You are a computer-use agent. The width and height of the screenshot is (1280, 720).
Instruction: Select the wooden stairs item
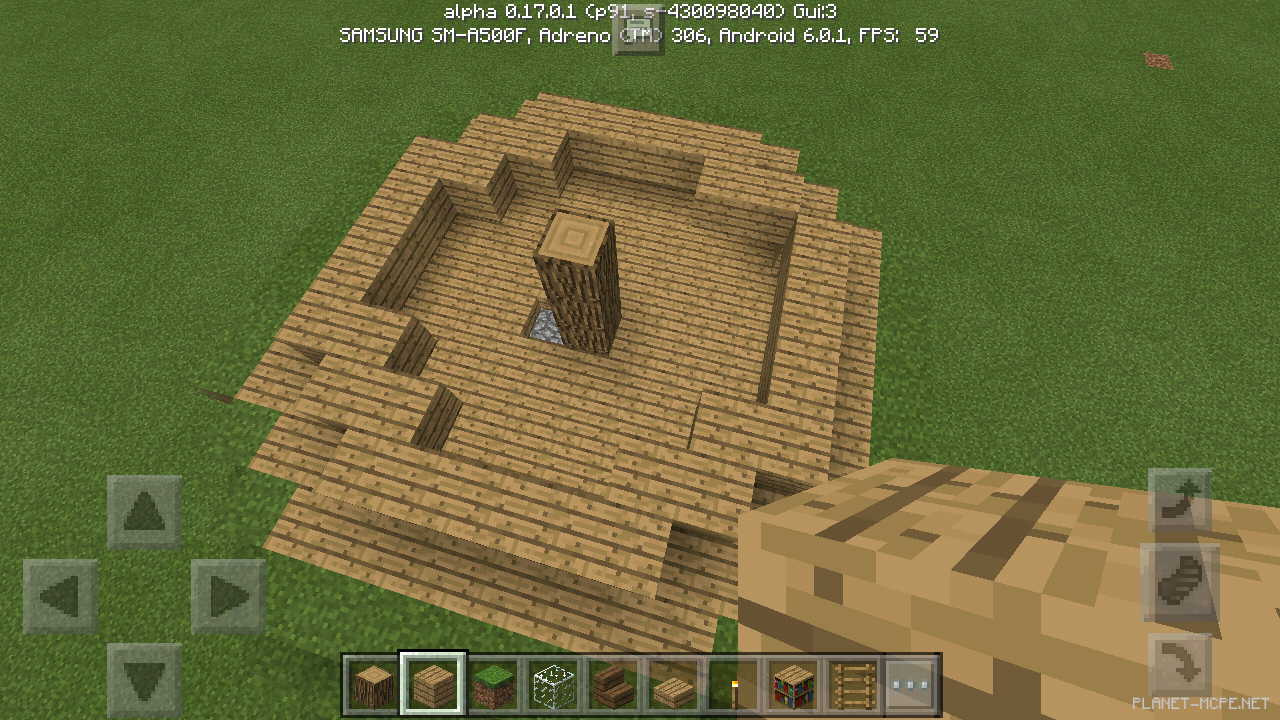coord(611,681)
